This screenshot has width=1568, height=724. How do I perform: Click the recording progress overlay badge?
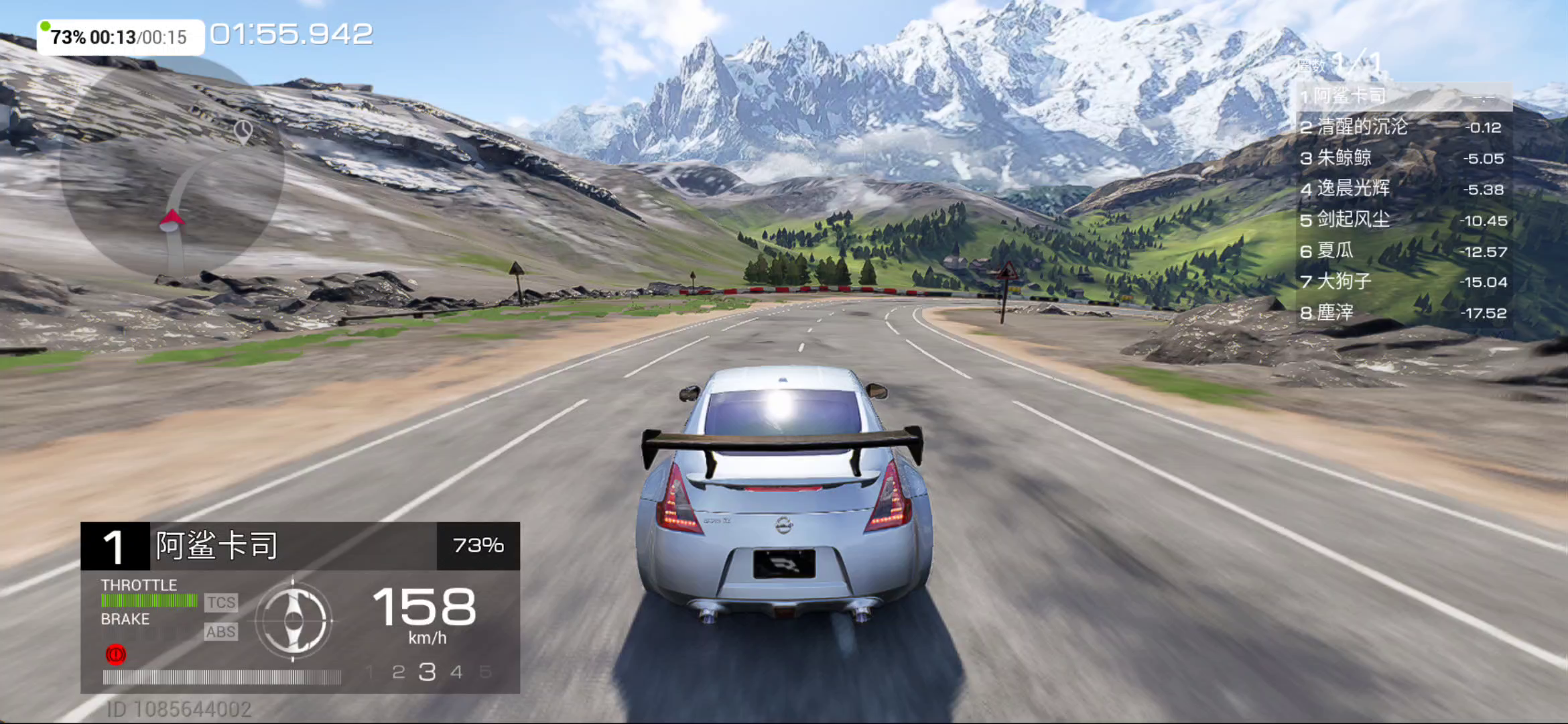[120, 37]
